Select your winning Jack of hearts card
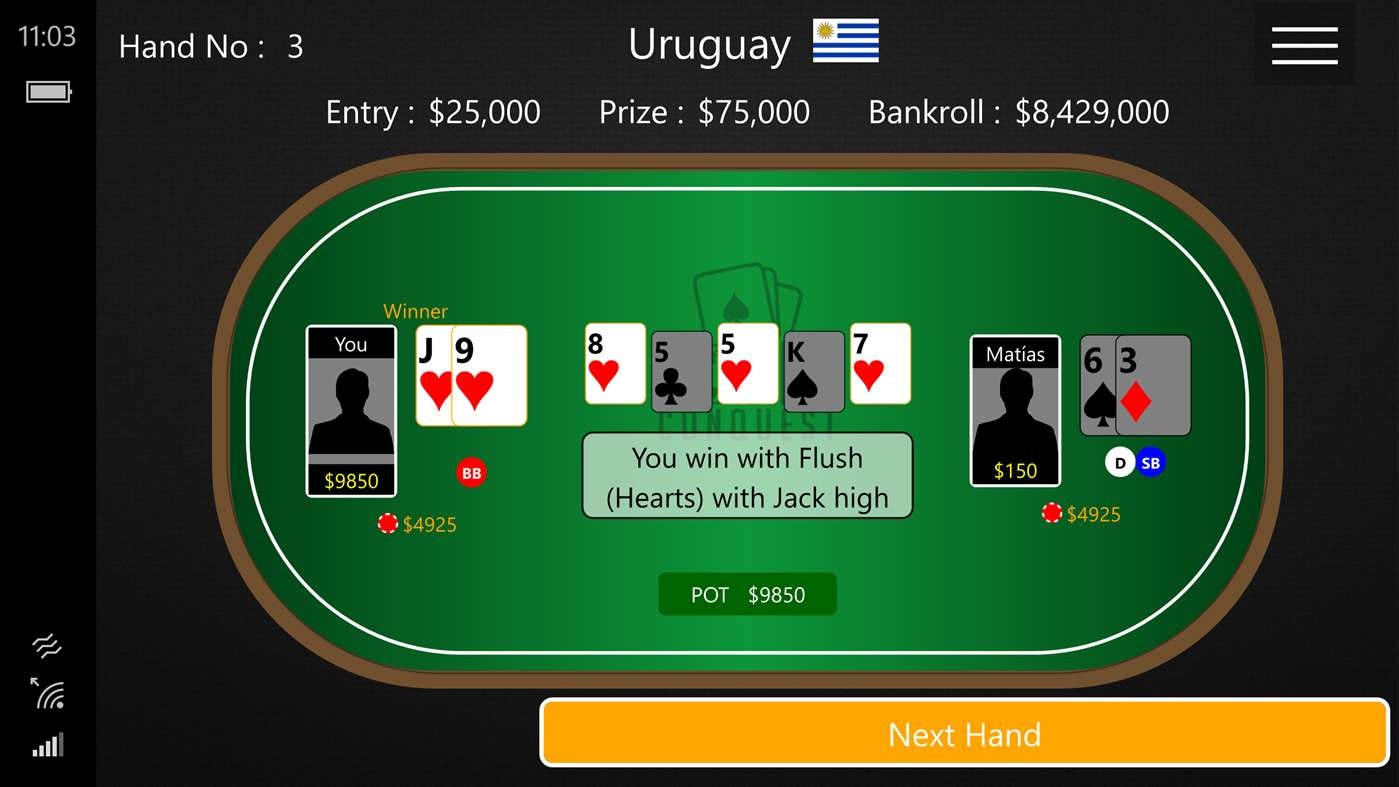The height and width of the screenshot is (787, 1399). pyautogui.click(x=432, y=375)
